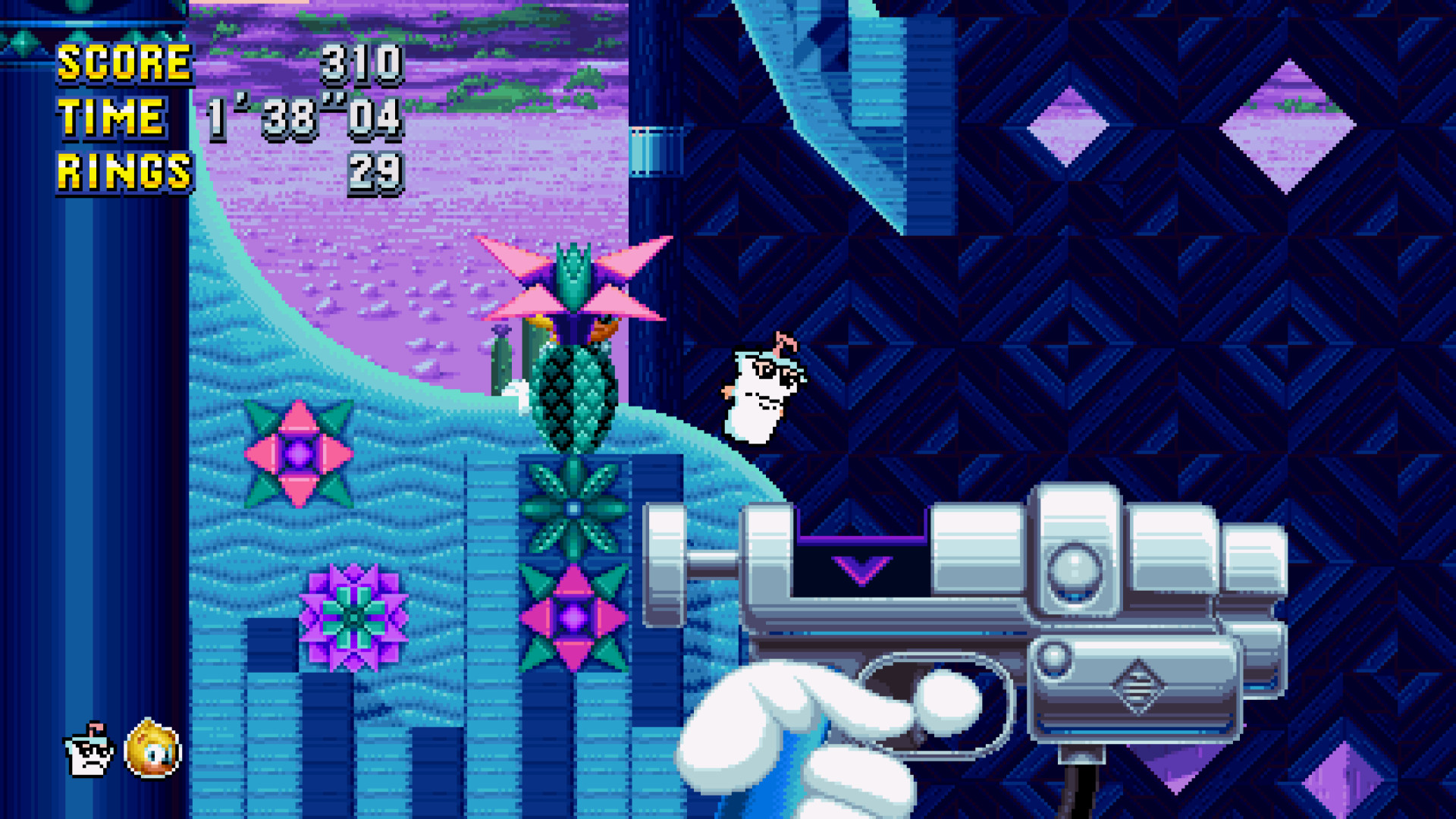The height and width of the screenshot is (819, 1456).
Task: Select the RINGS label in the HUD
Action: [x=124, y=168]
